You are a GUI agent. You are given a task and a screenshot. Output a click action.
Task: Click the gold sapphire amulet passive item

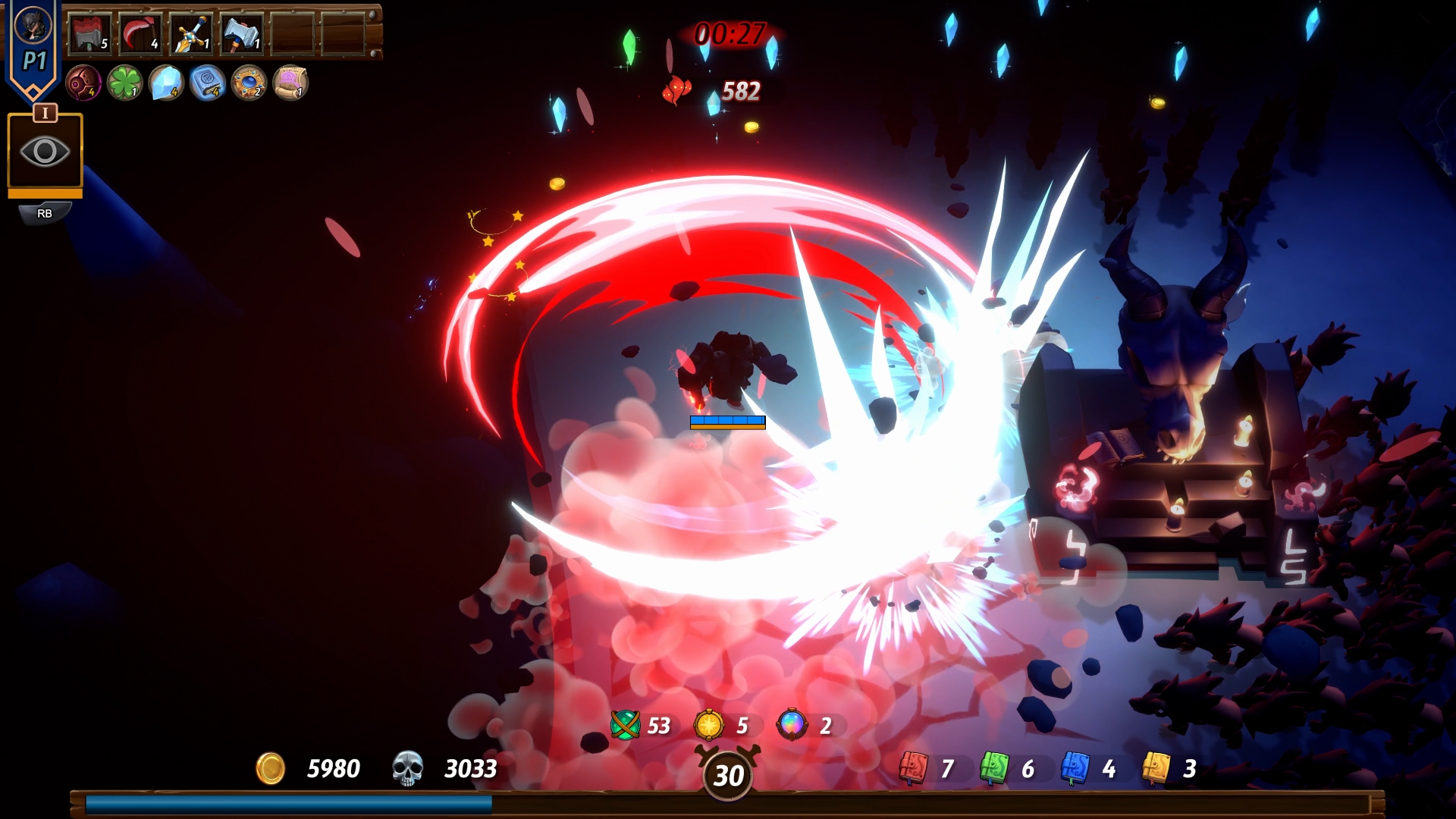click(x=249, y=83)
